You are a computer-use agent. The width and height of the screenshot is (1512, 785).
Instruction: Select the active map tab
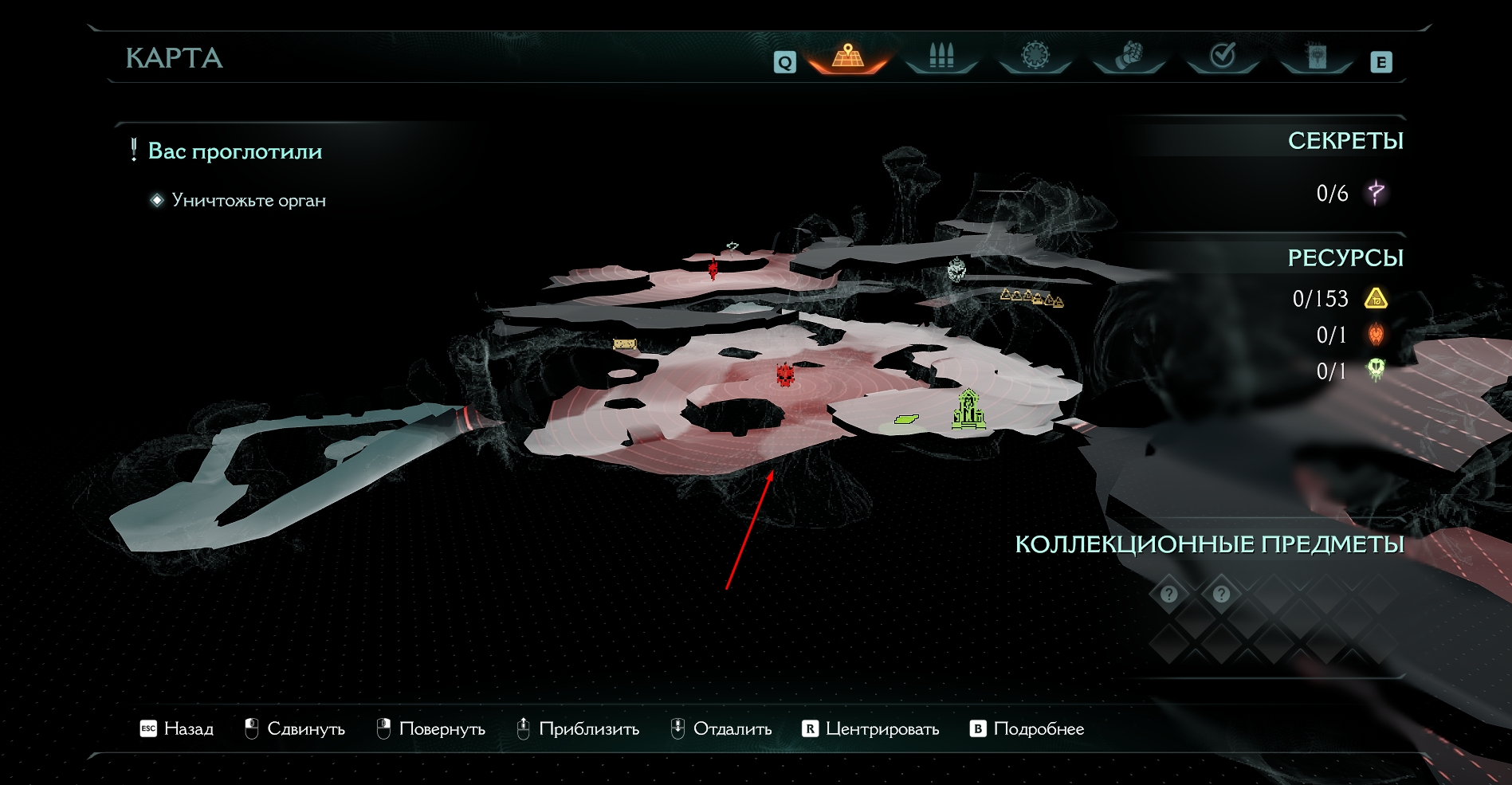(x=848, y=57)
